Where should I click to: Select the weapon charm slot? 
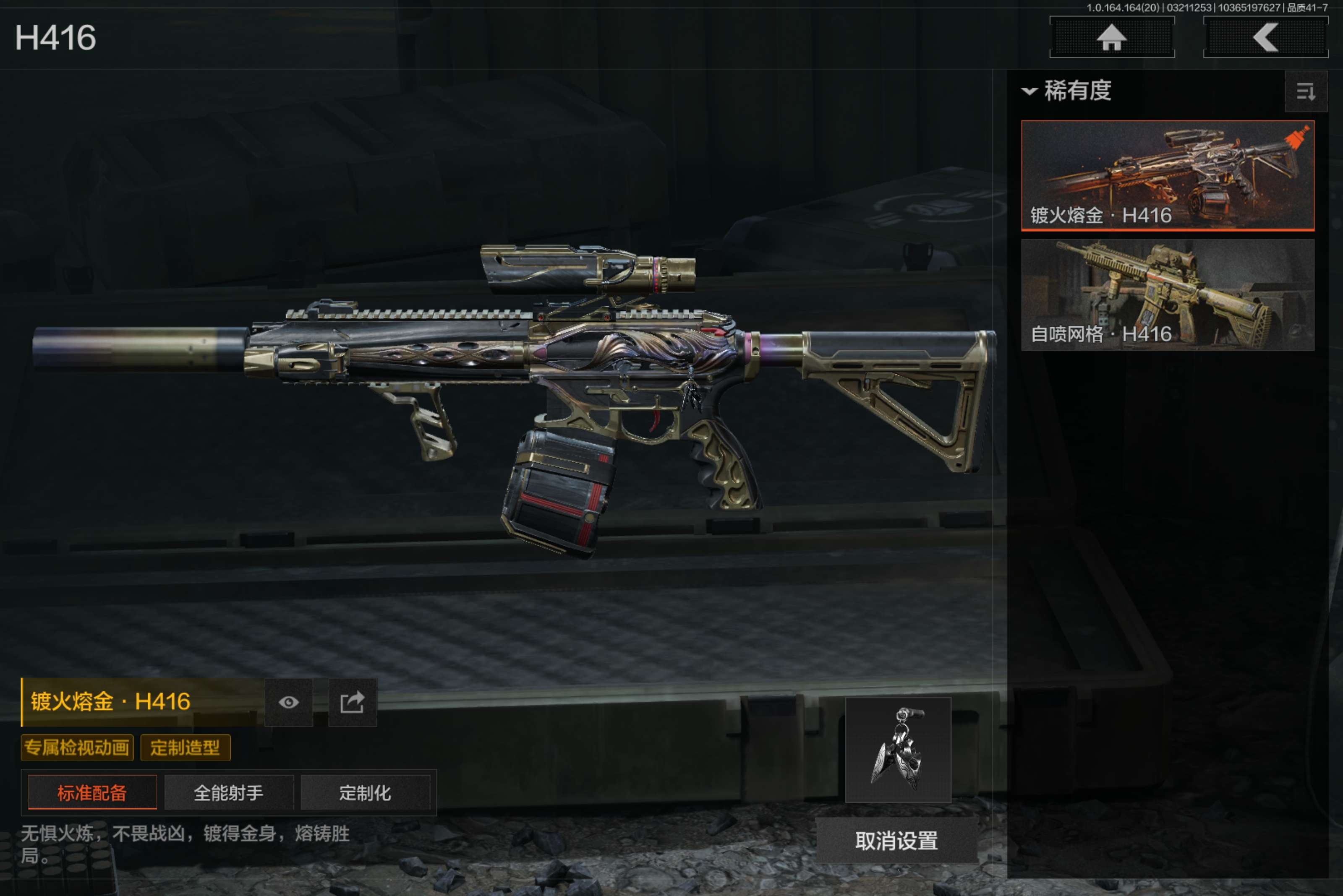point(898,749)
